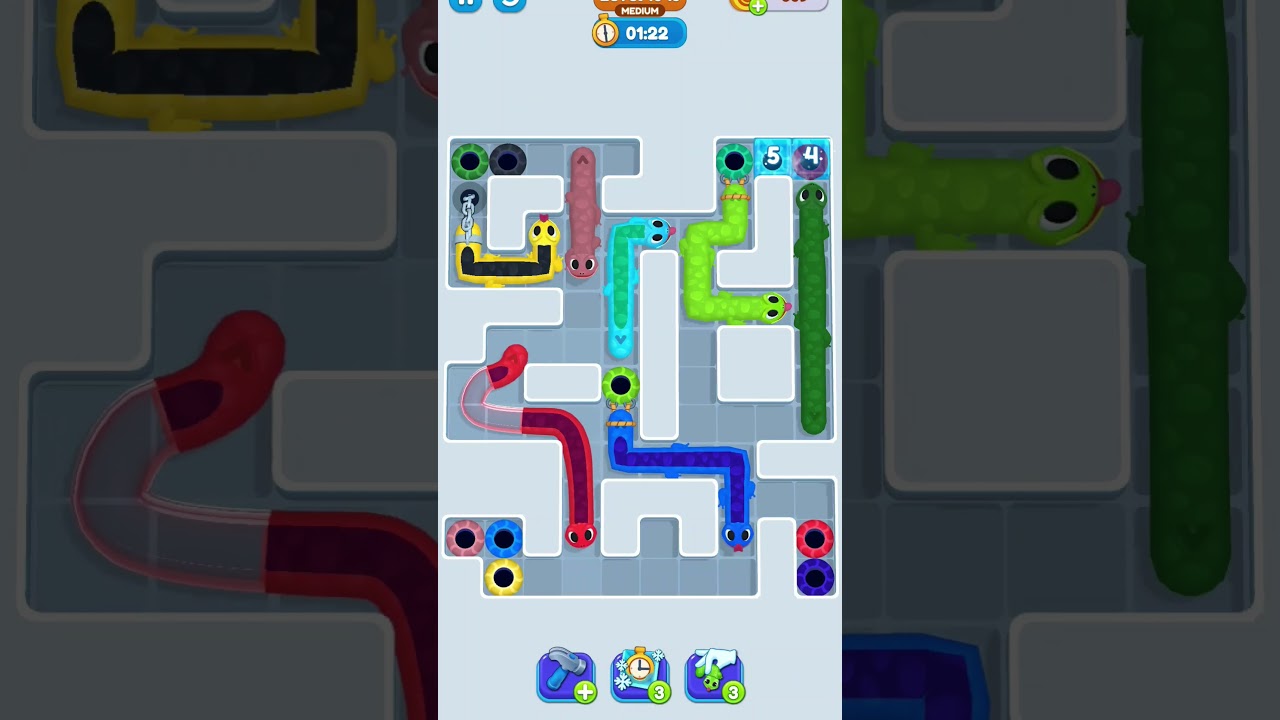Tap the tile numbered 4

point(811,157)
